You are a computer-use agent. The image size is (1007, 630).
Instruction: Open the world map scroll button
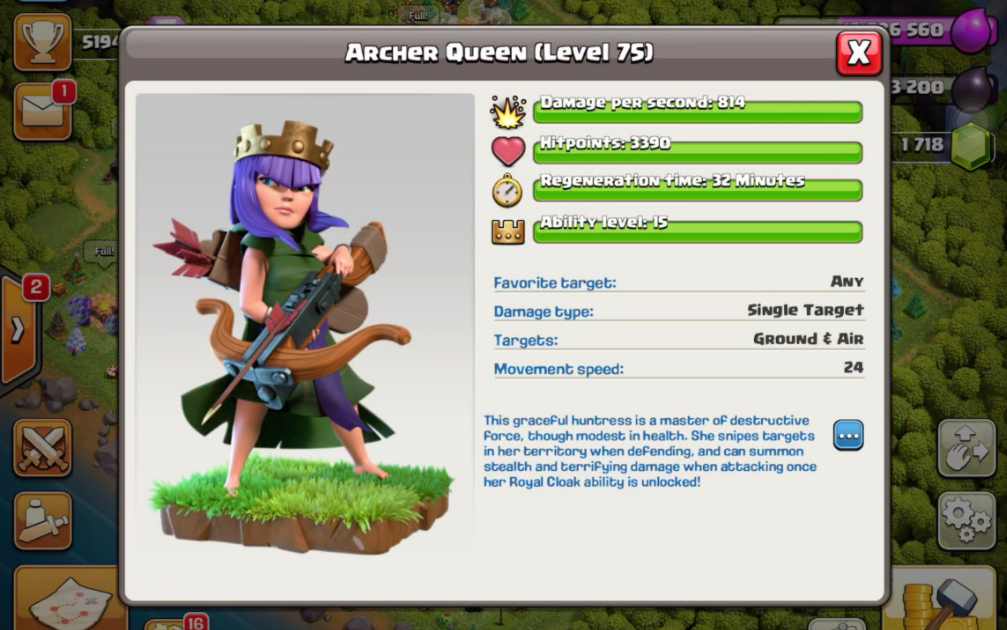coord(60,600)
